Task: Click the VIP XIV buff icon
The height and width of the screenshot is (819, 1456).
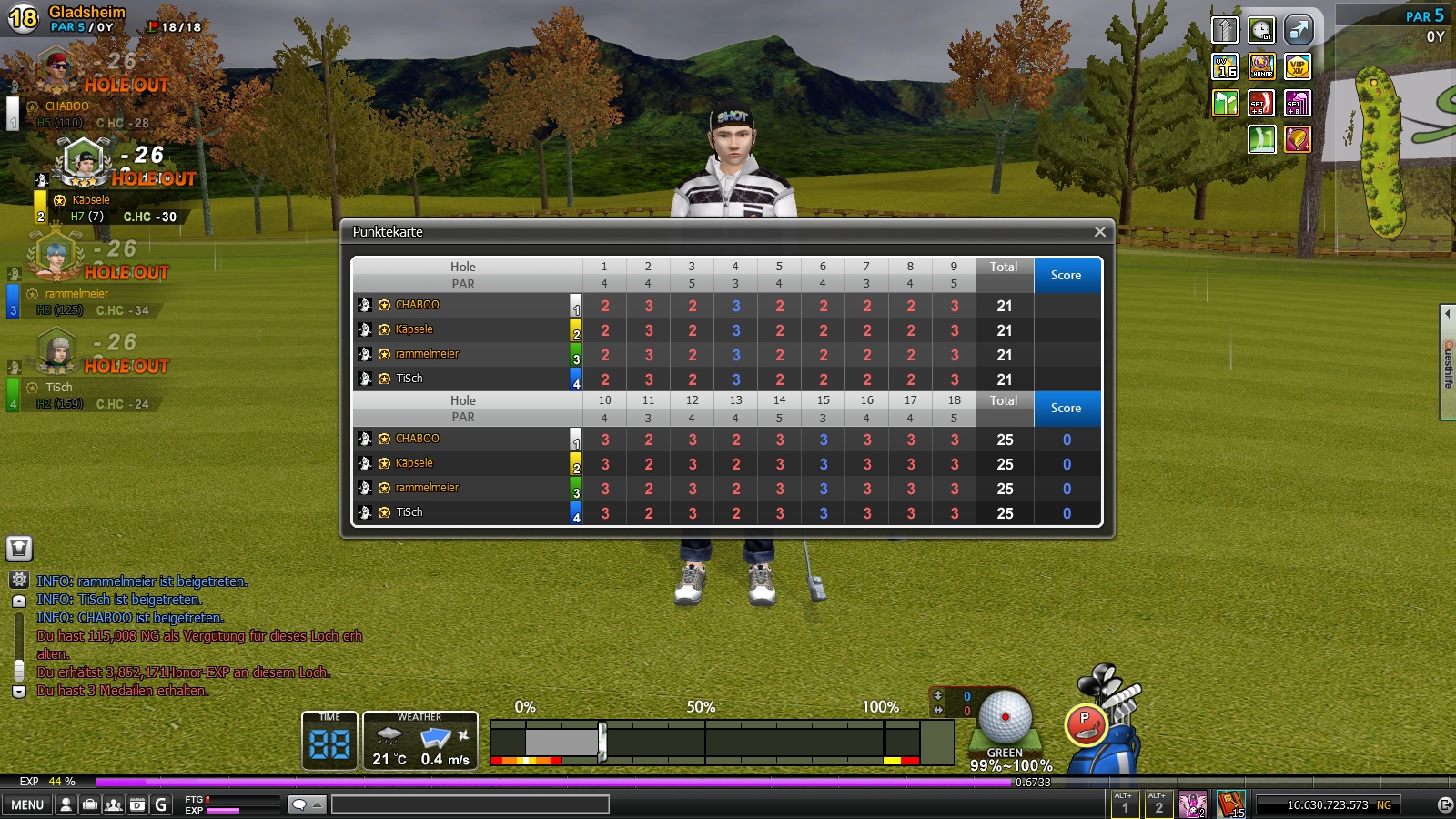Action: tap(1297, 66)
